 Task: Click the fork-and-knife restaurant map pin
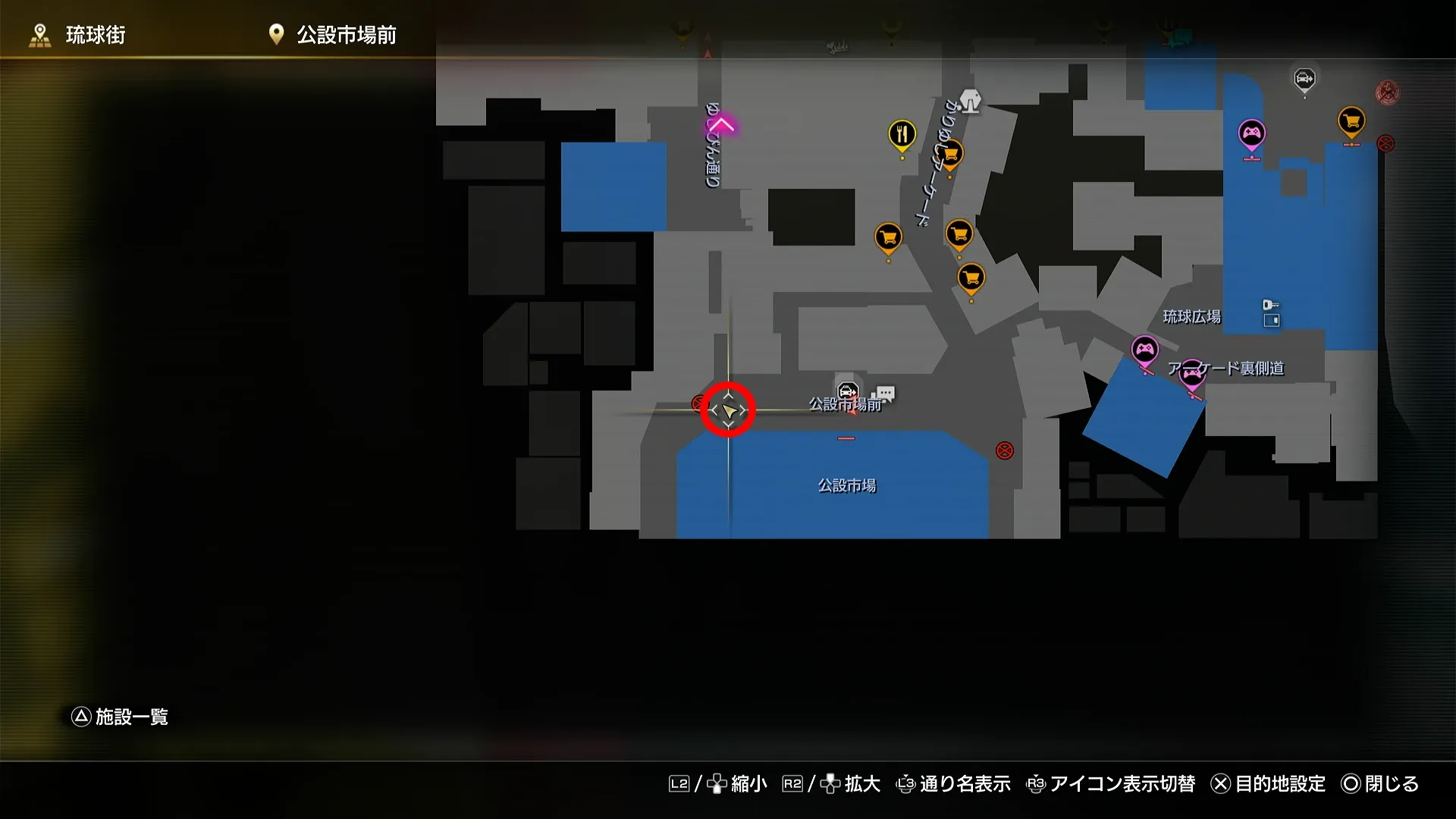[x=901, y=133]
